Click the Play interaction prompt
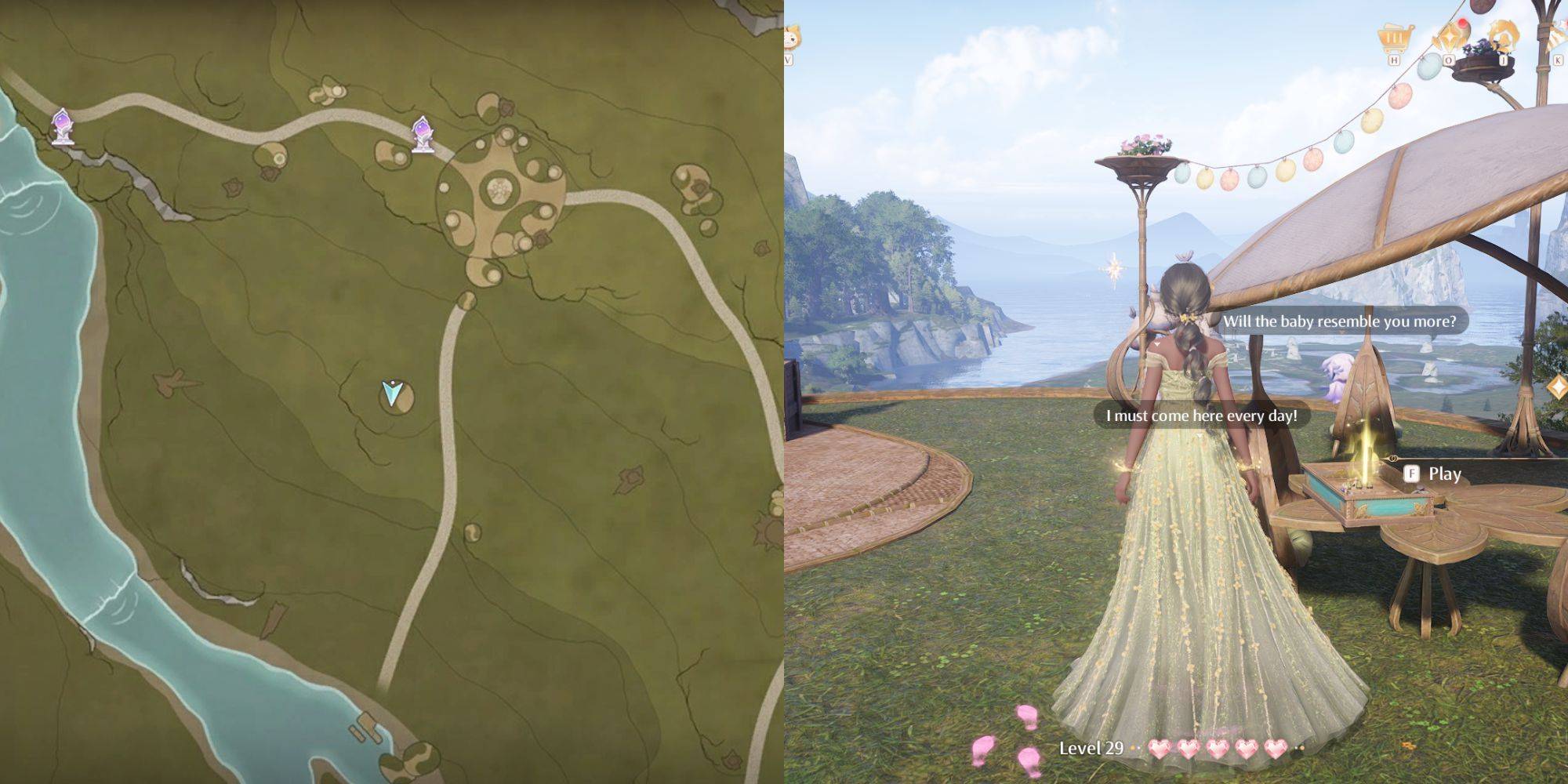The image size is (1568, 784). [1435, 474]
